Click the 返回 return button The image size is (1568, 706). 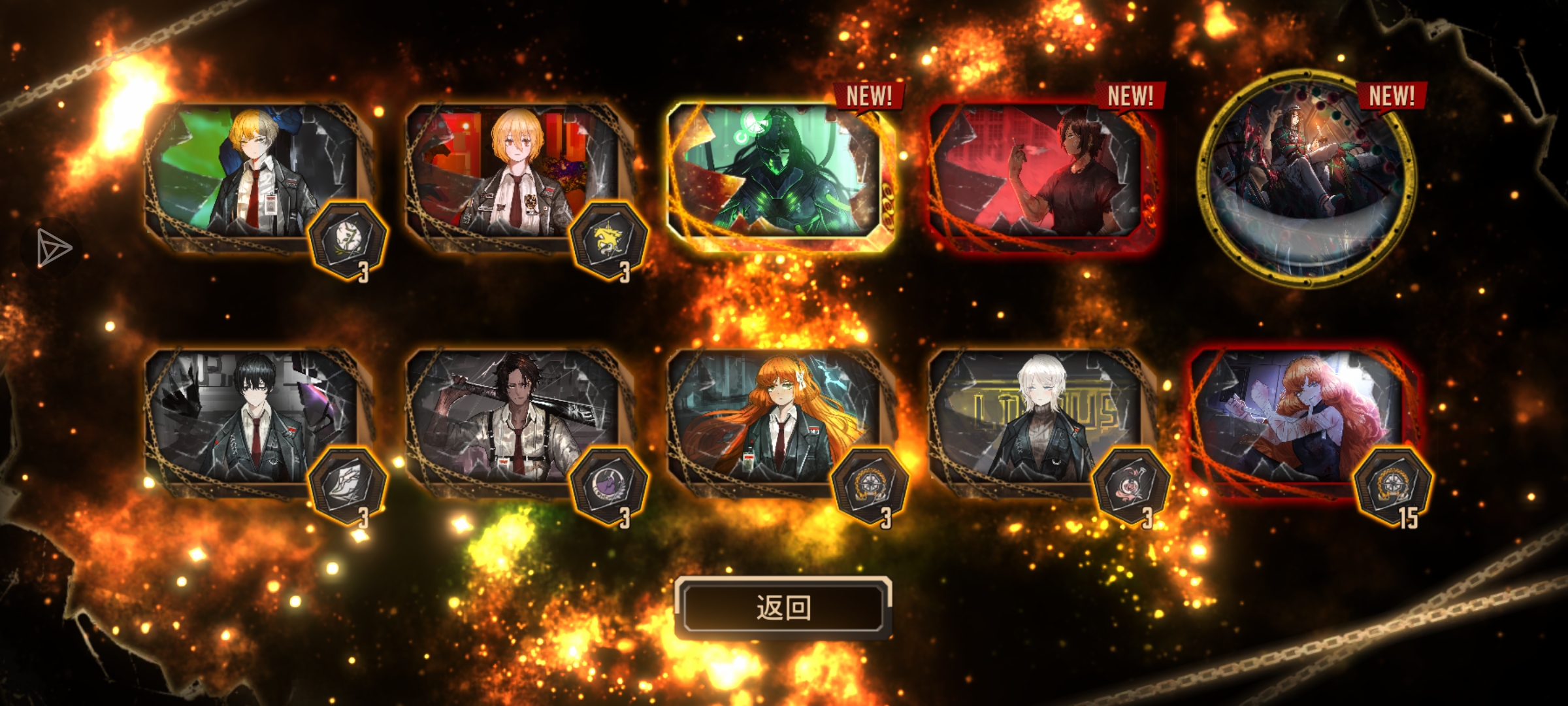coord(783,607)
